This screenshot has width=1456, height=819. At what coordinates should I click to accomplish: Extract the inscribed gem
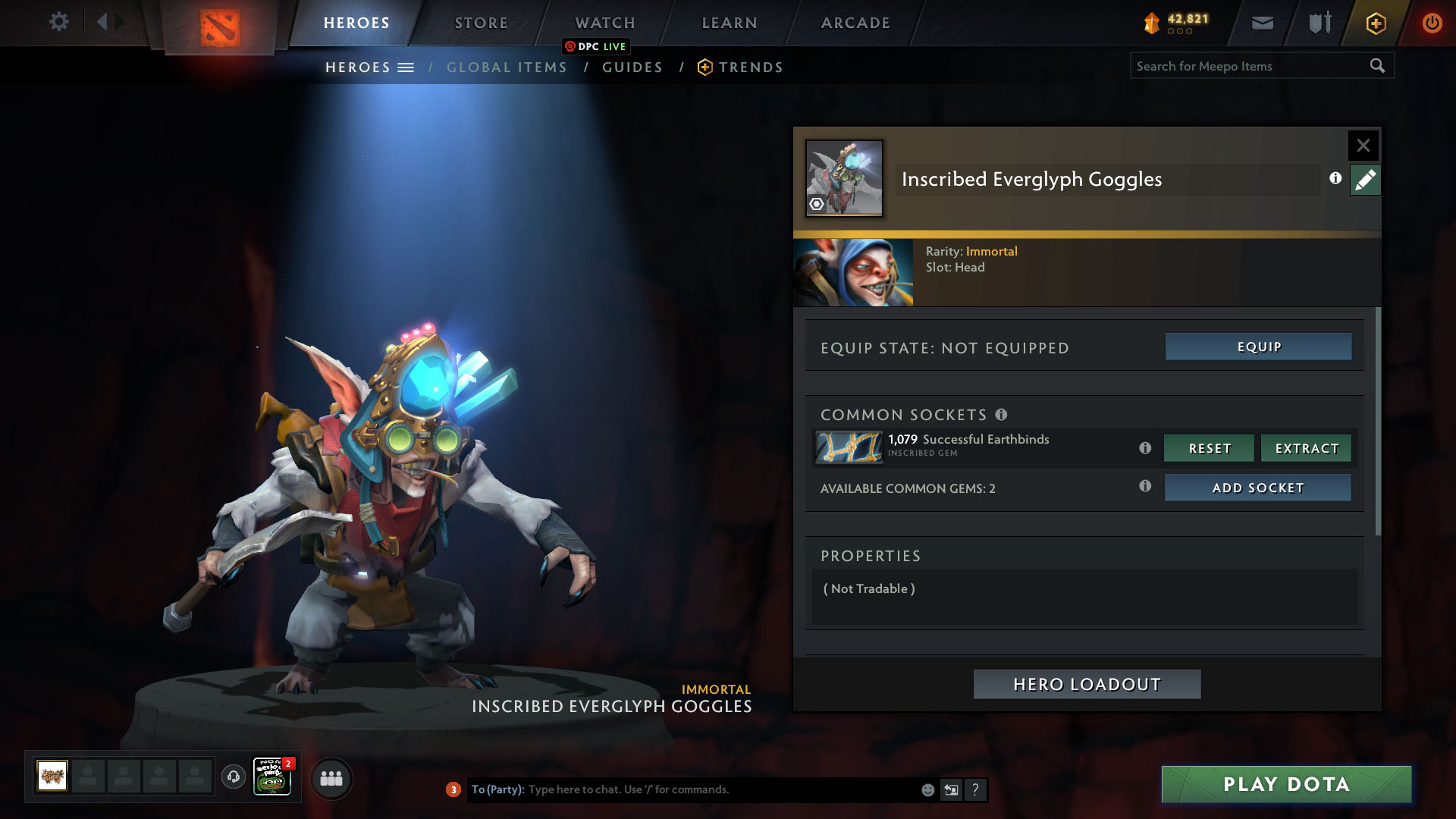1306,448
